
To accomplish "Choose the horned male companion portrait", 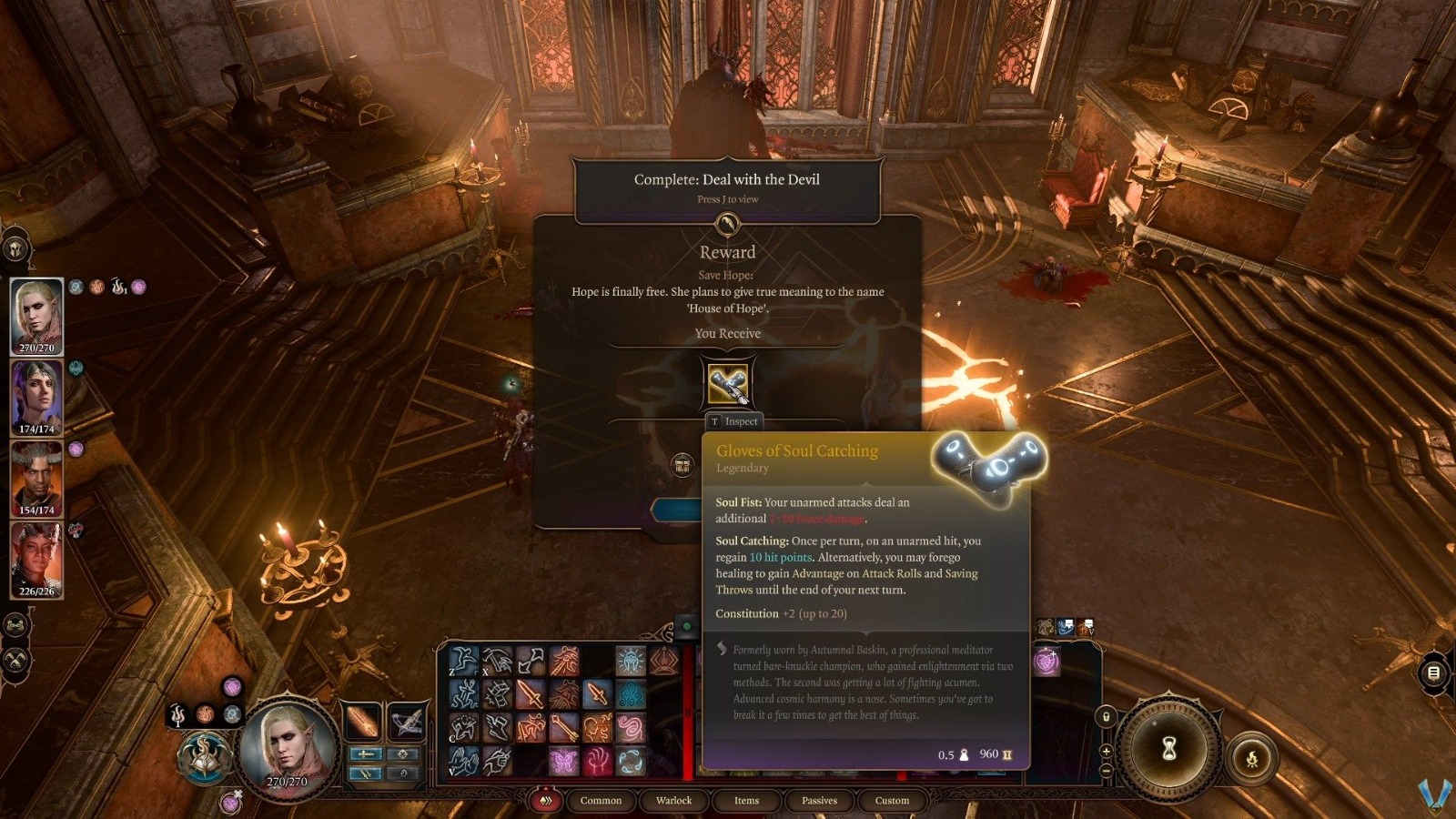I will point(36,478).
